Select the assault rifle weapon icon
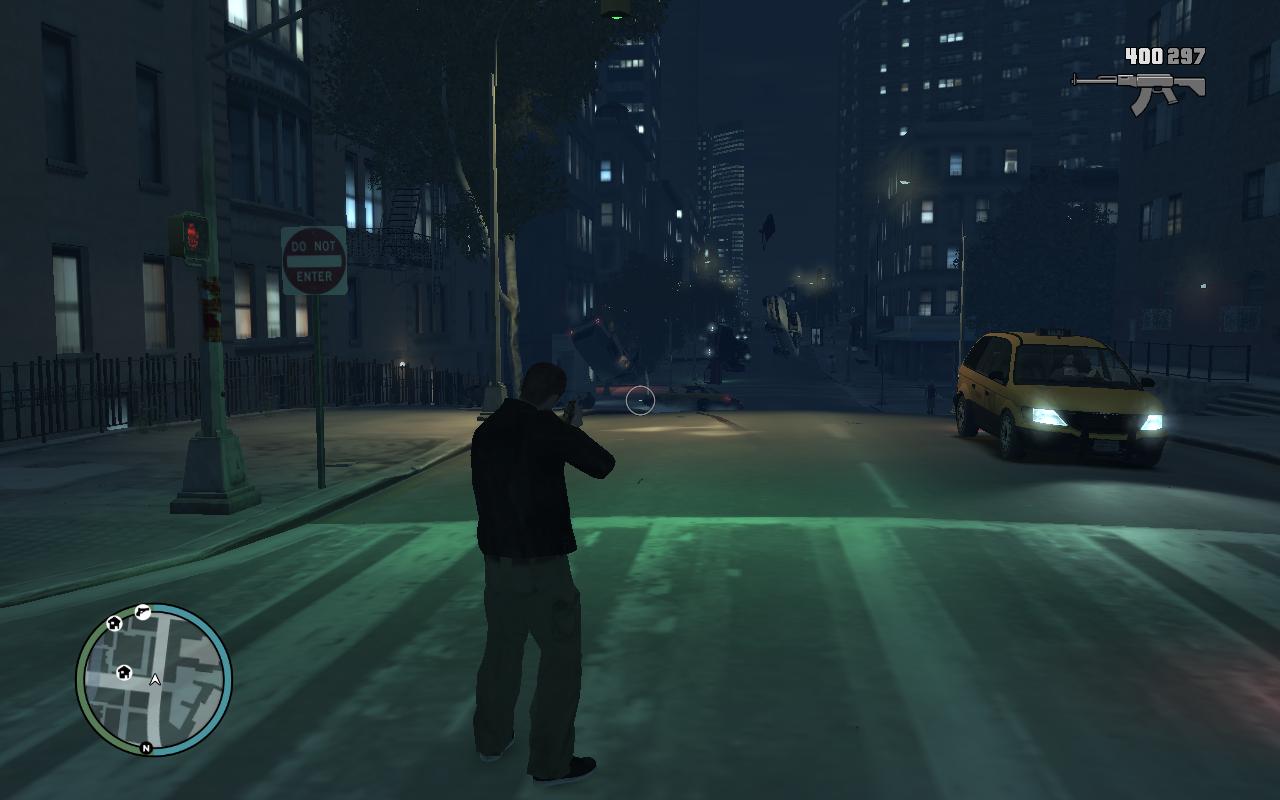This screenshot has width=1280, height=800. coord(1139,89)
